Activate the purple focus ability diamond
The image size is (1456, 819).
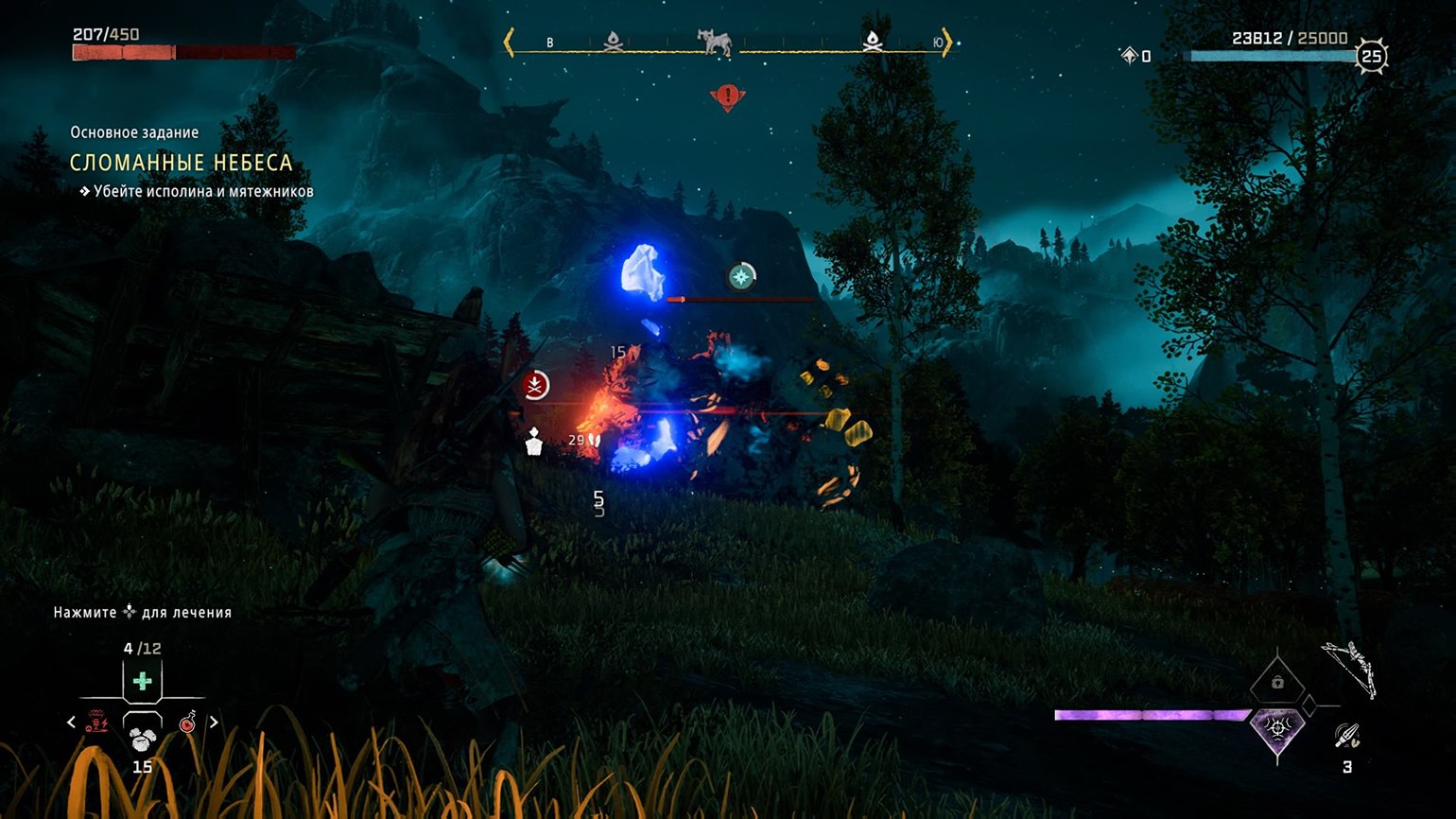[x=1277, y=729]
